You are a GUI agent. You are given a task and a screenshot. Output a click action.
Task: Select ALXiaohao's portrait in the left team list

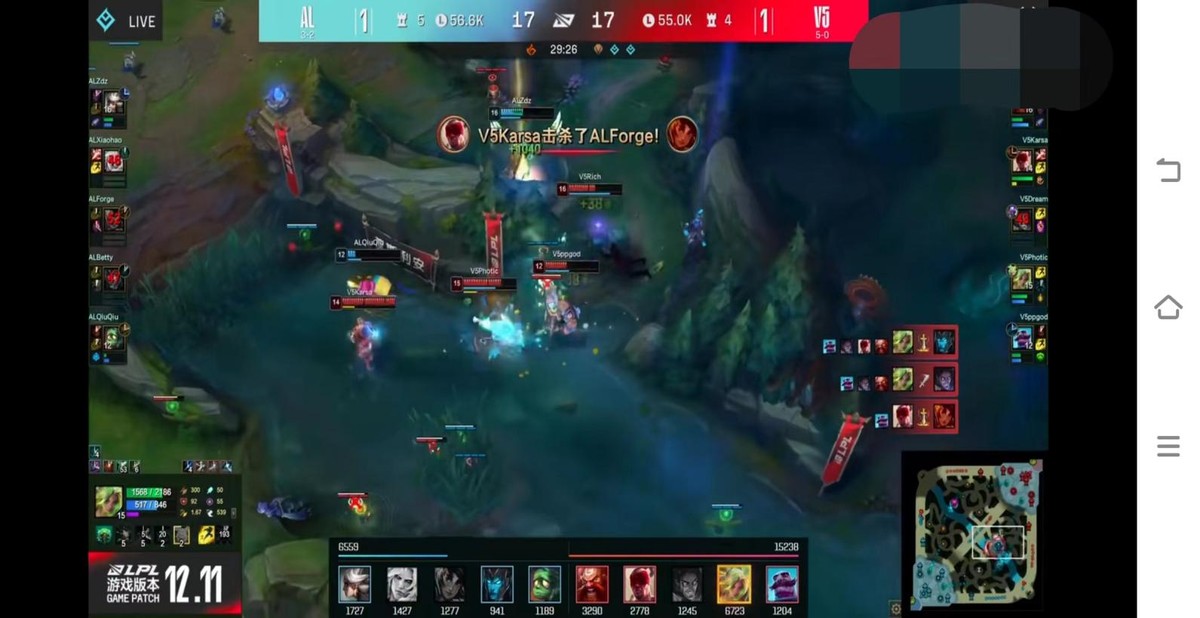114,161
